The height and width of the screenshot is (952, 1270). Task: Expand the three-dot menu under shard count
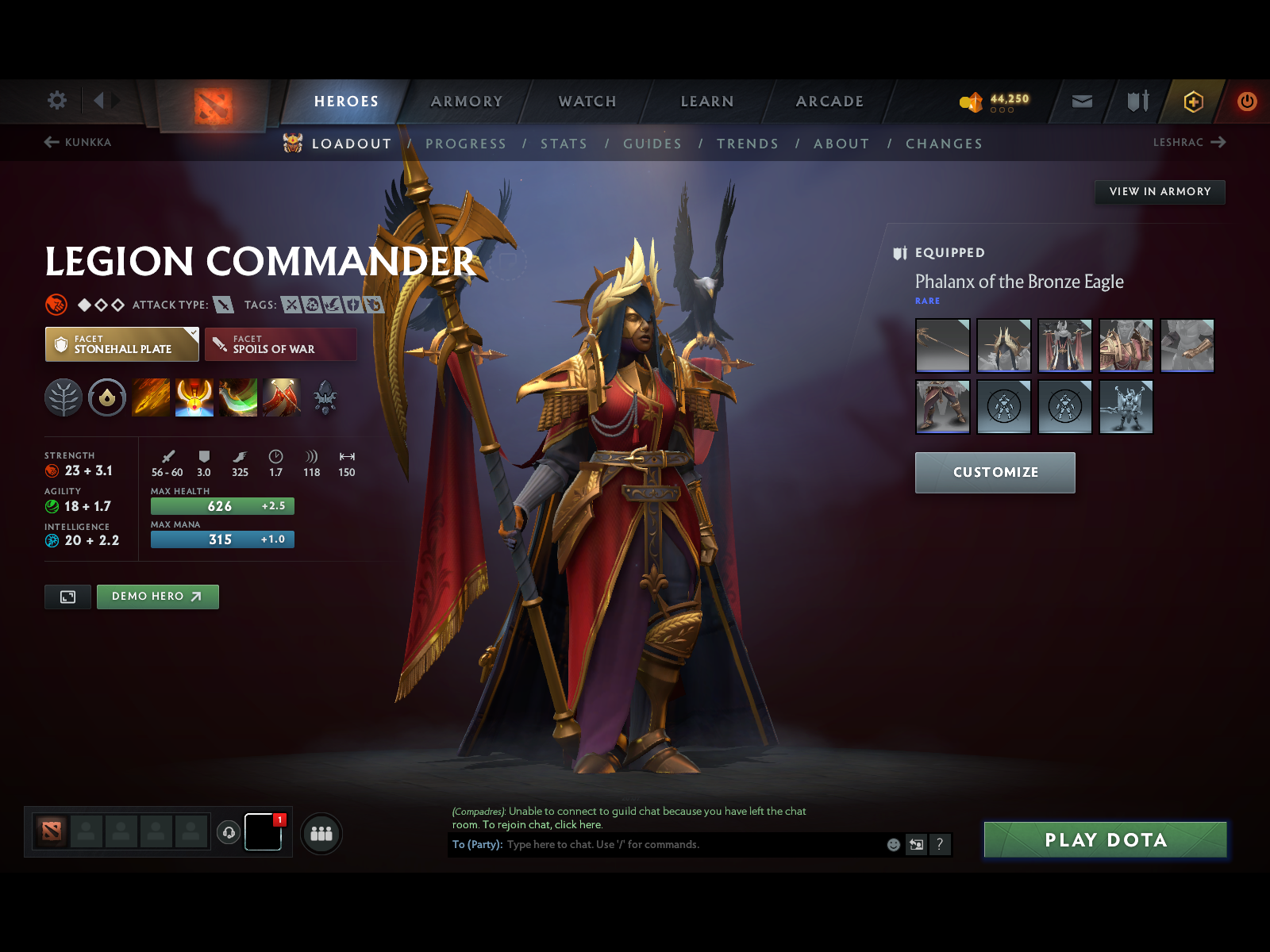coord(1003,110)
